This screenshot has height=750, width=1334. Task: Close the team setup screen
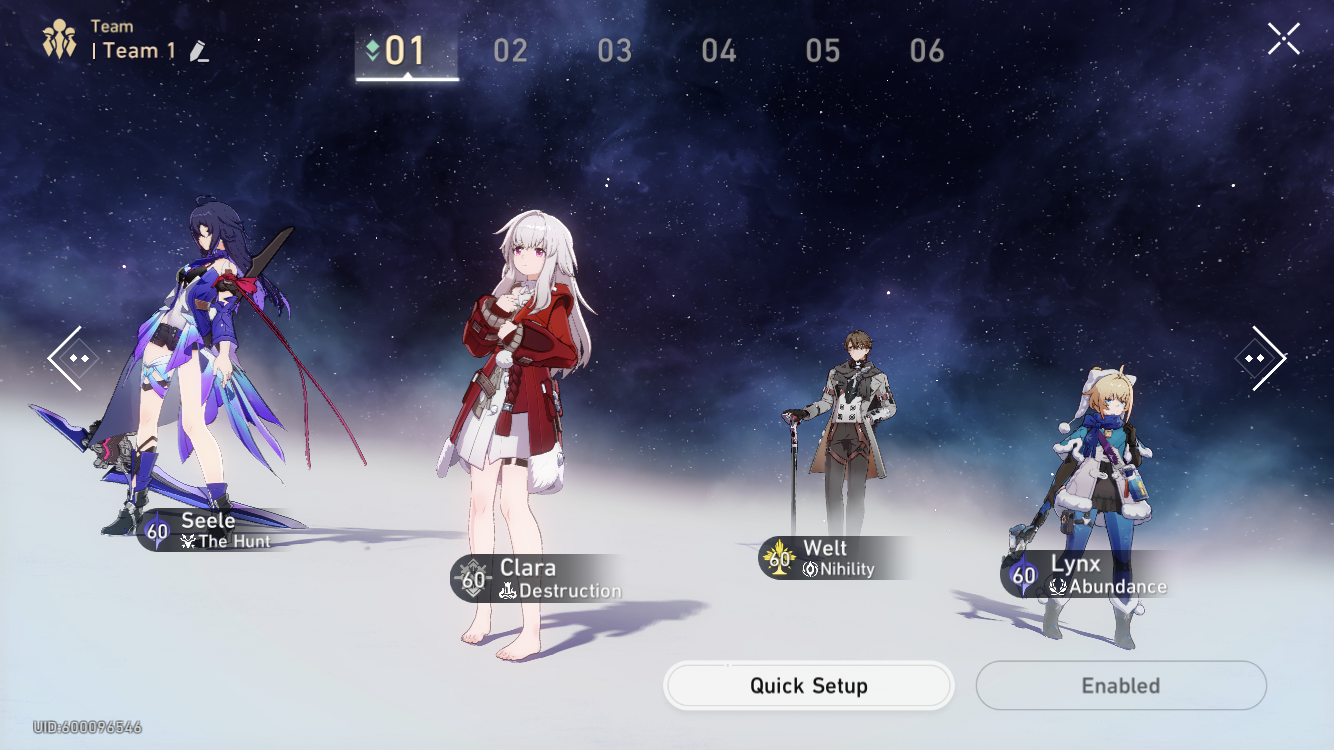point(1284,38)
